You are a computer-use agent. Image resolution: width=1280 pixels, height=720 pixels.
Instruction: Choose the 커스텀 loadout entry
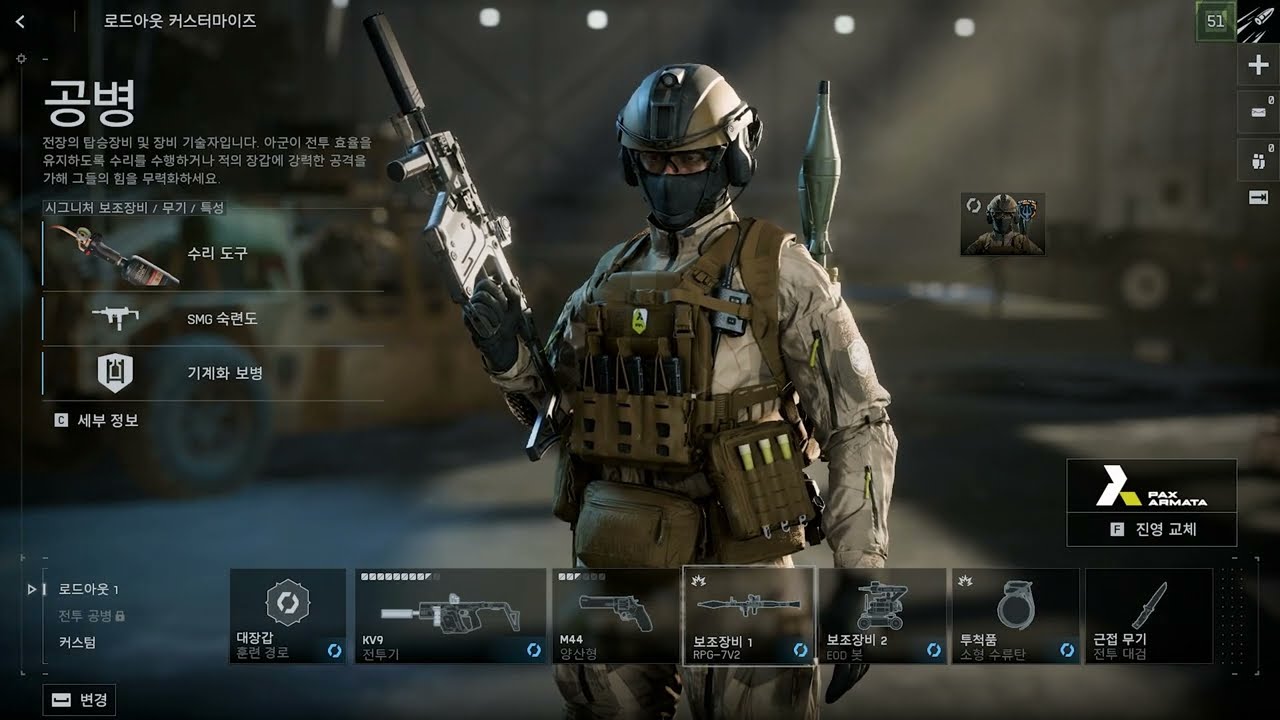pos(77,643)
